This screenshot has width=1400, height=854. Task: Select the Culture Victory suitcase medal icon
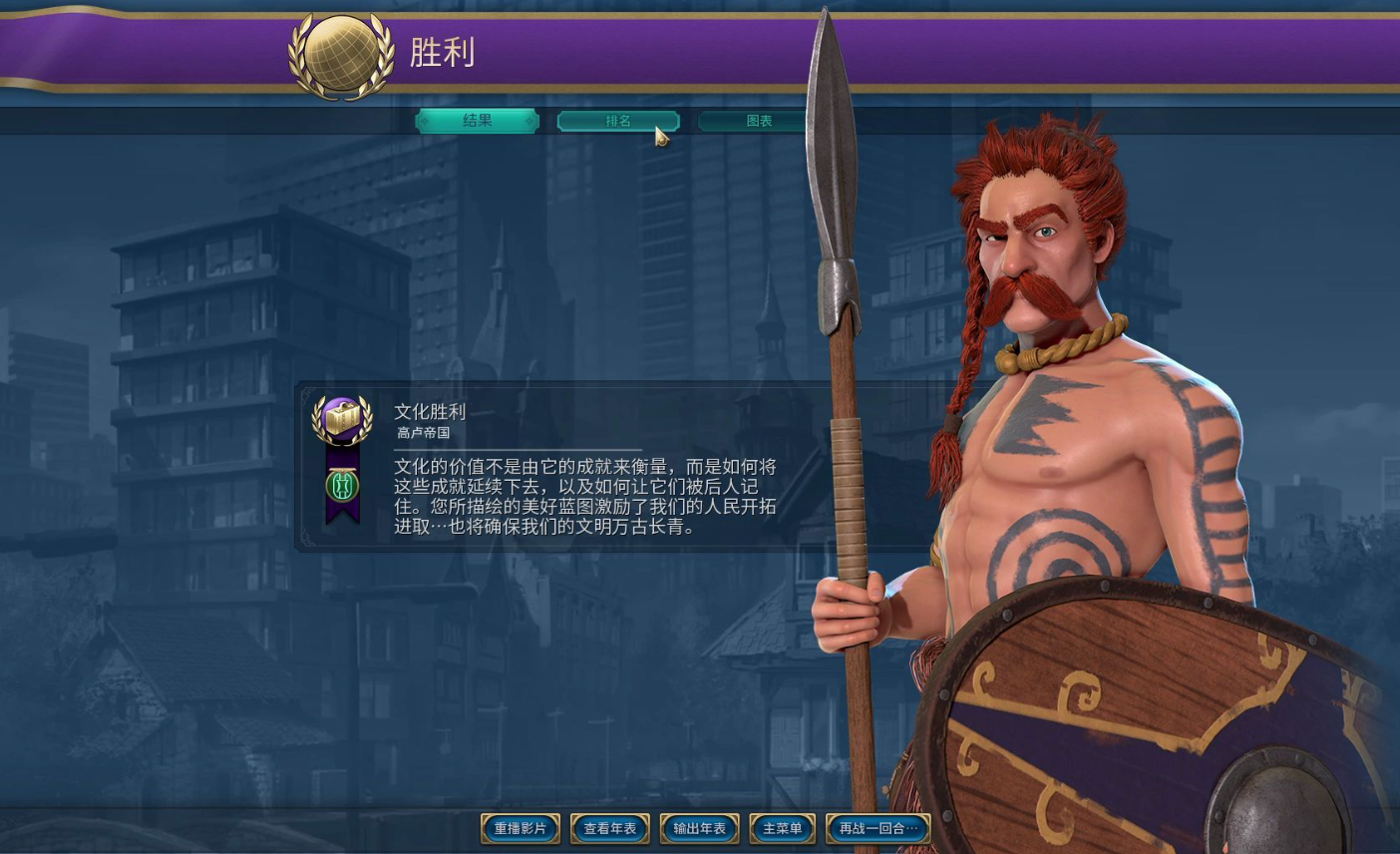(x=341, y=417)
